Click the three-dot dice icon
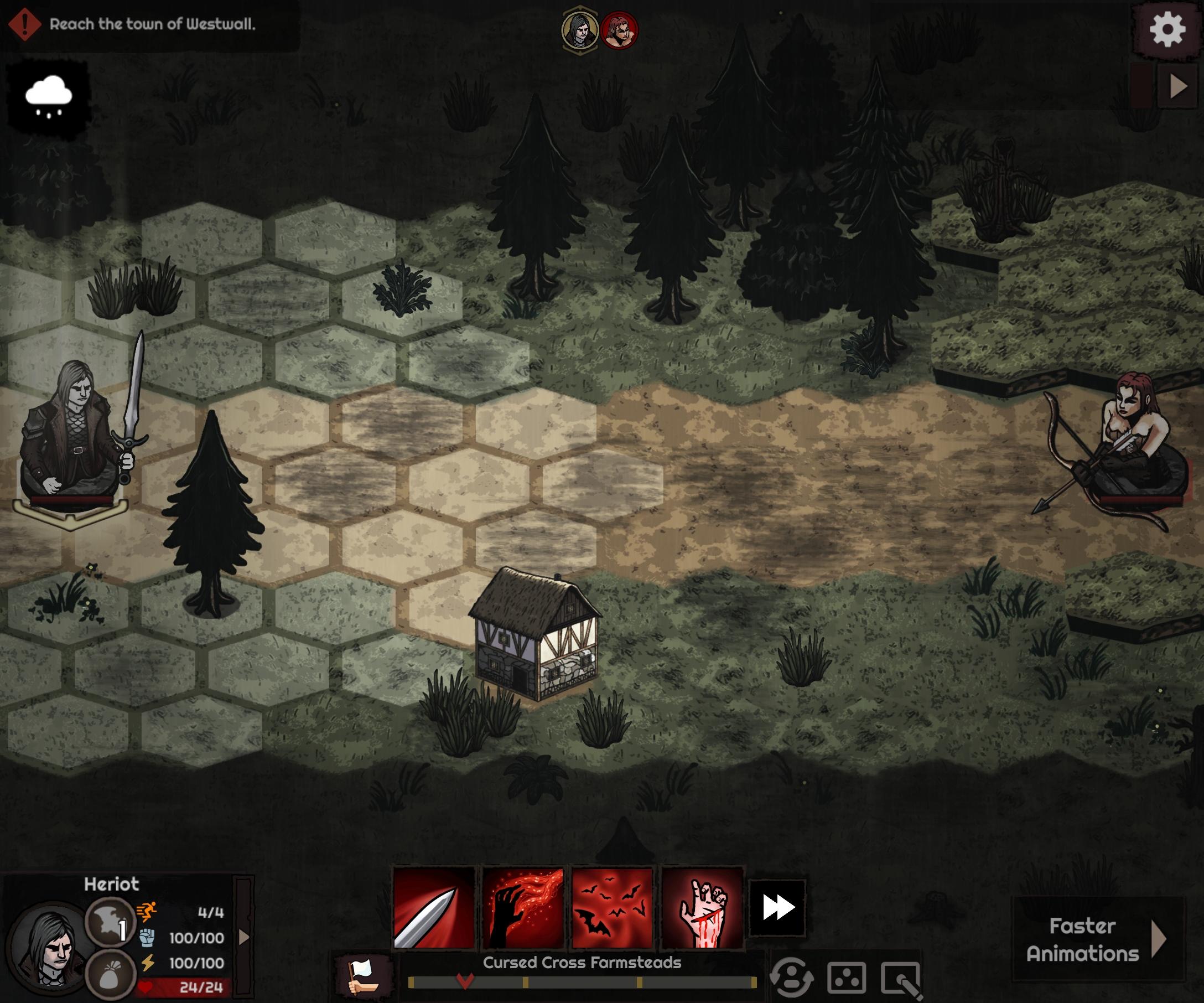 (x=847, y=977)
